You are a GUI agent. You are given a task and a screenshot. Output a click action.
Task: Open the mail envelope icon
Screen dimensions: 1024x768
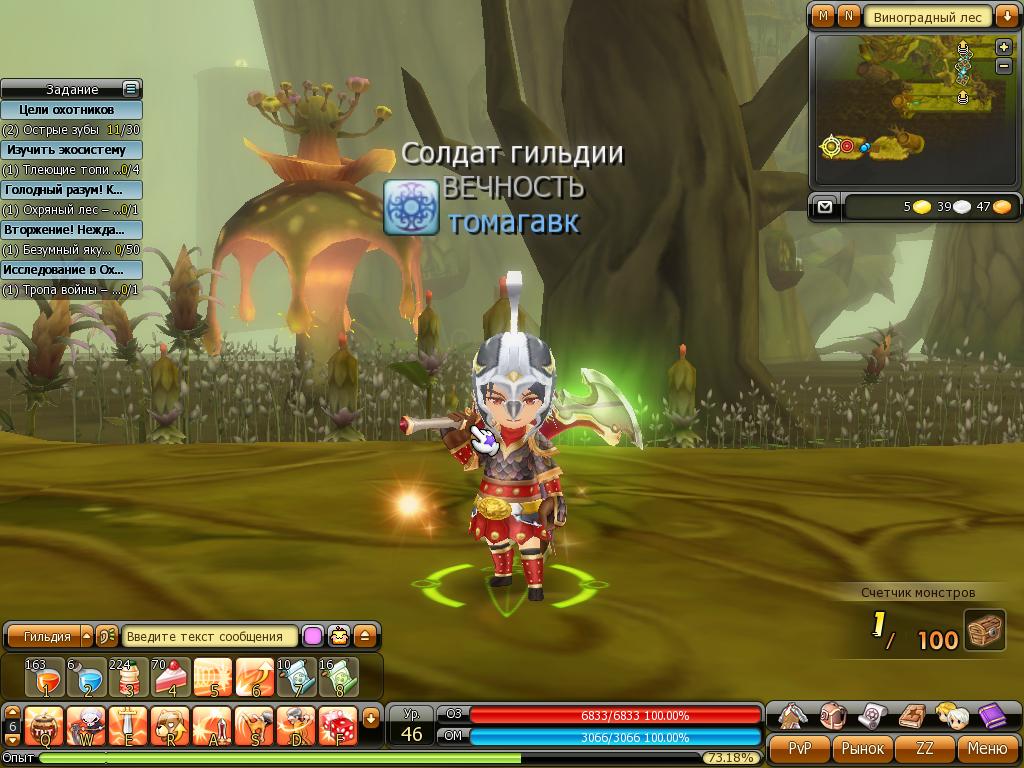click(824, 207)
